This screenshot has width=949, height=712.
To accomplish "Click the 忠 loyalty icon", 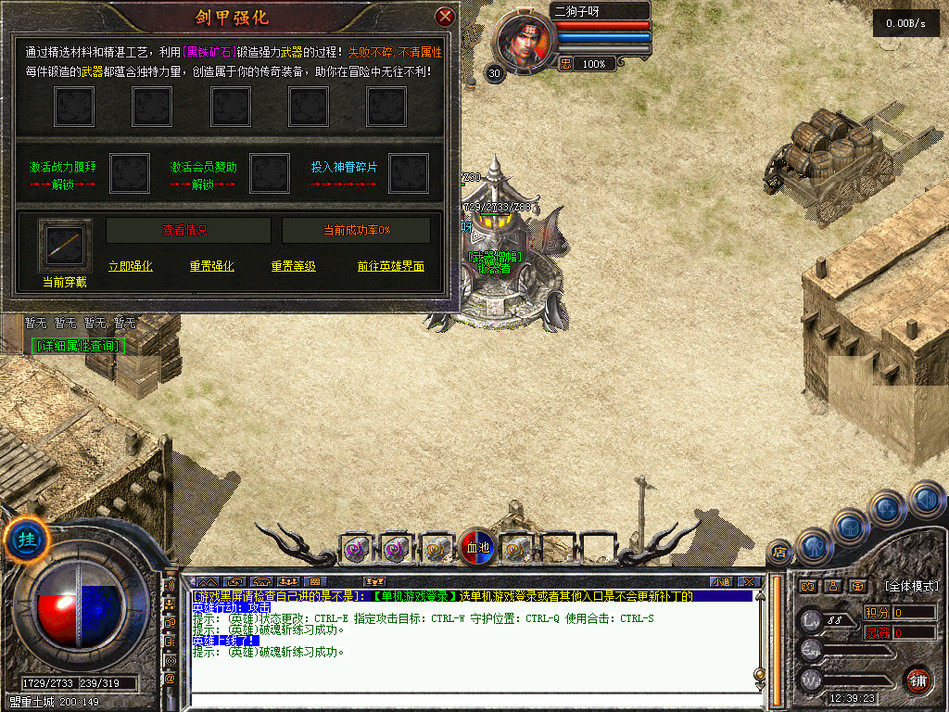I will coord(566,64).
